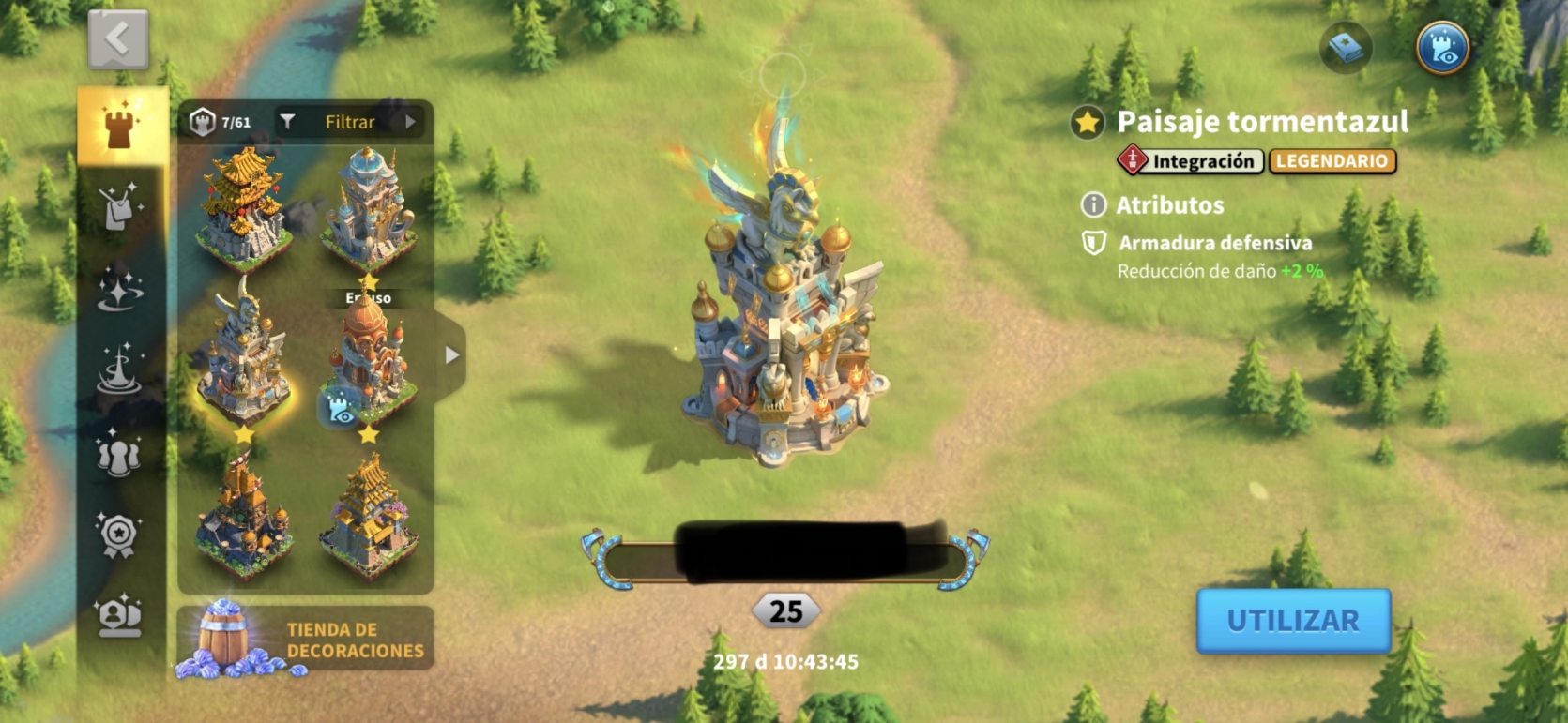Screen dimensions: 1568x723
Task: Go back with the arrow button
Action: [x=118, y=40]
